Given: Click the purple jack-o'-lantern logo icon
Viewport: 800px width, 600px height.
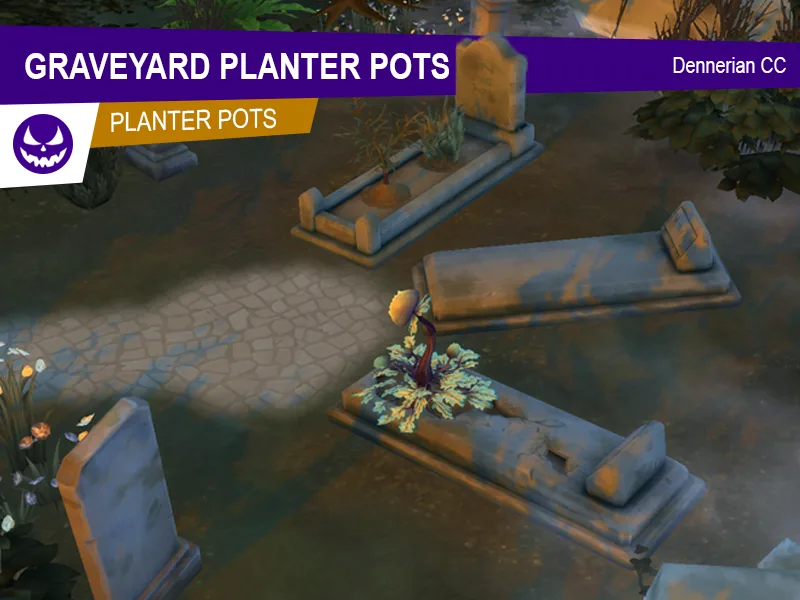Looking at the screenshot, I should [x=43, y=143].
